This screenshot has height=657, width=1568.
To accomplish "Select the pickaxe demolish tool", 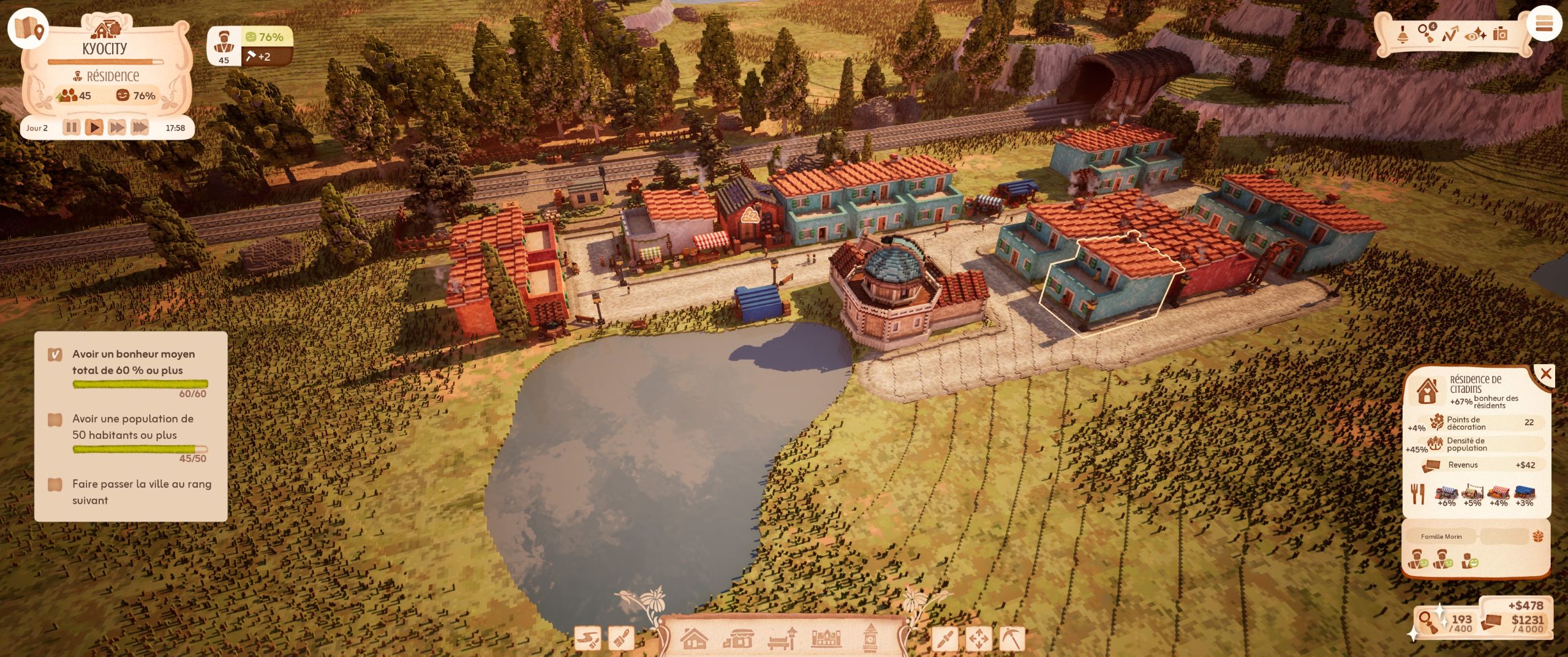I will point(1011,640).
